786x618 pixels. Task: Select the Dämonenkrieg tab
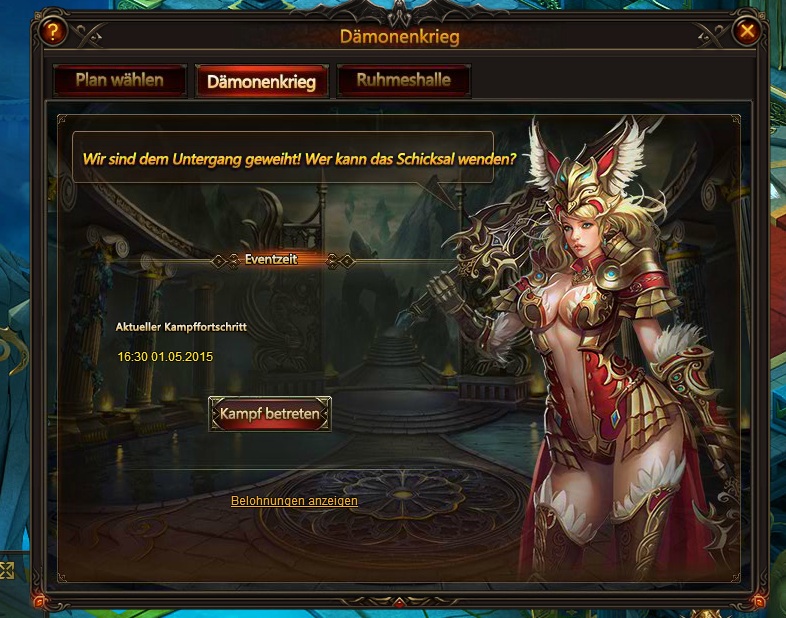click(261, 82)
